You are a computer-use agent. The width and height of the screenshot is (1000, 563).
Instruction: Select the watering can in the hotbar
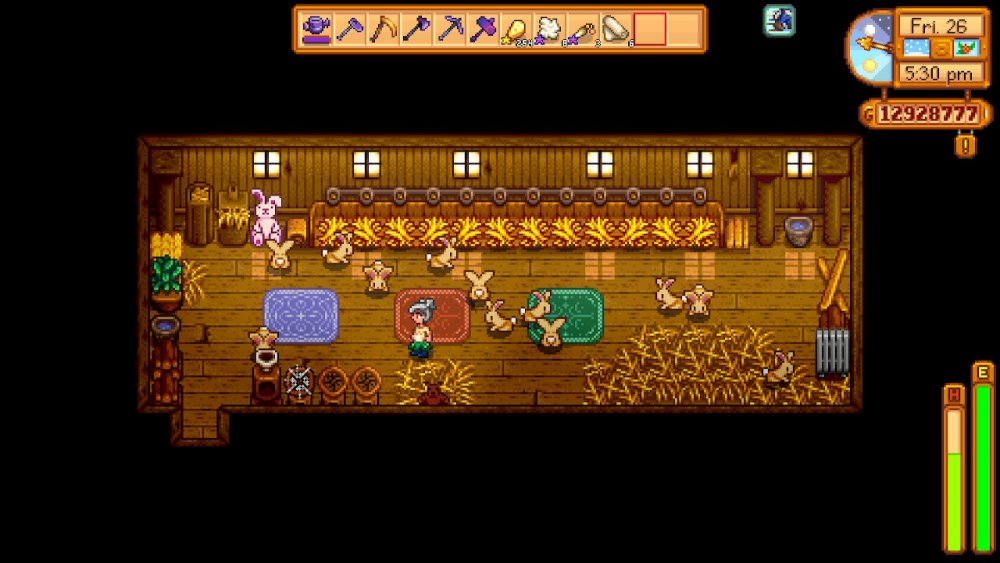(318, 29)
